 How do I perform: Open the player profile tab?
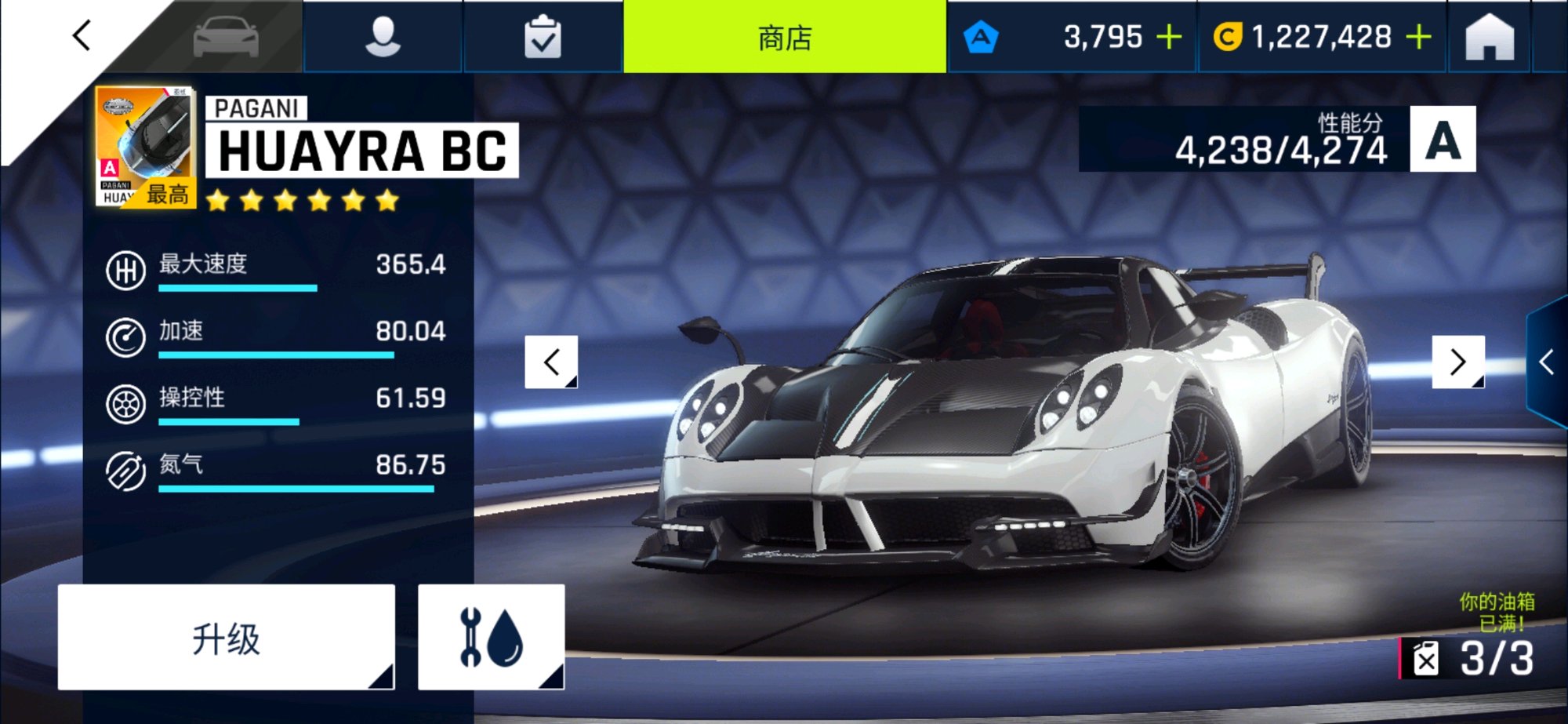383,37
